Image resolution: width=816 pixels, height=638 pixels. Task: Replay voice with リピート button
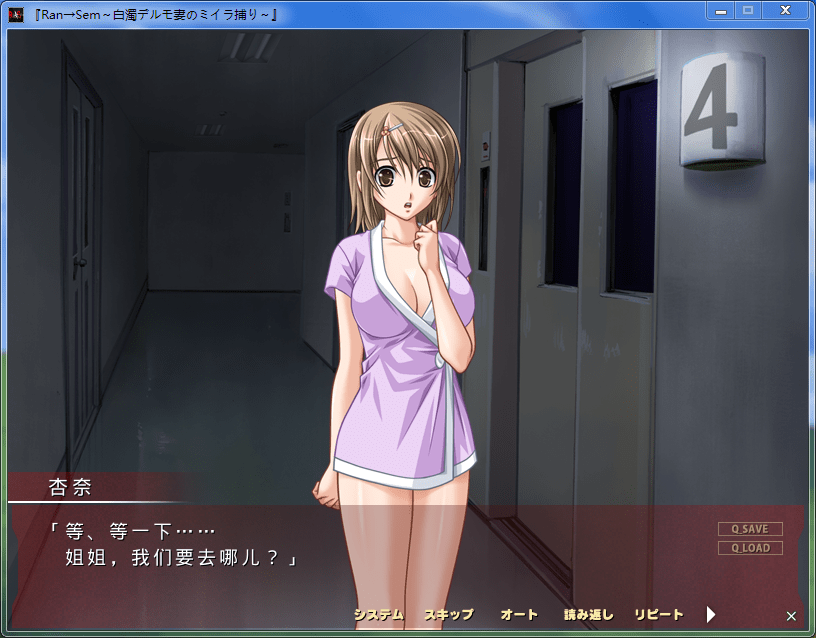click(659, 614)
